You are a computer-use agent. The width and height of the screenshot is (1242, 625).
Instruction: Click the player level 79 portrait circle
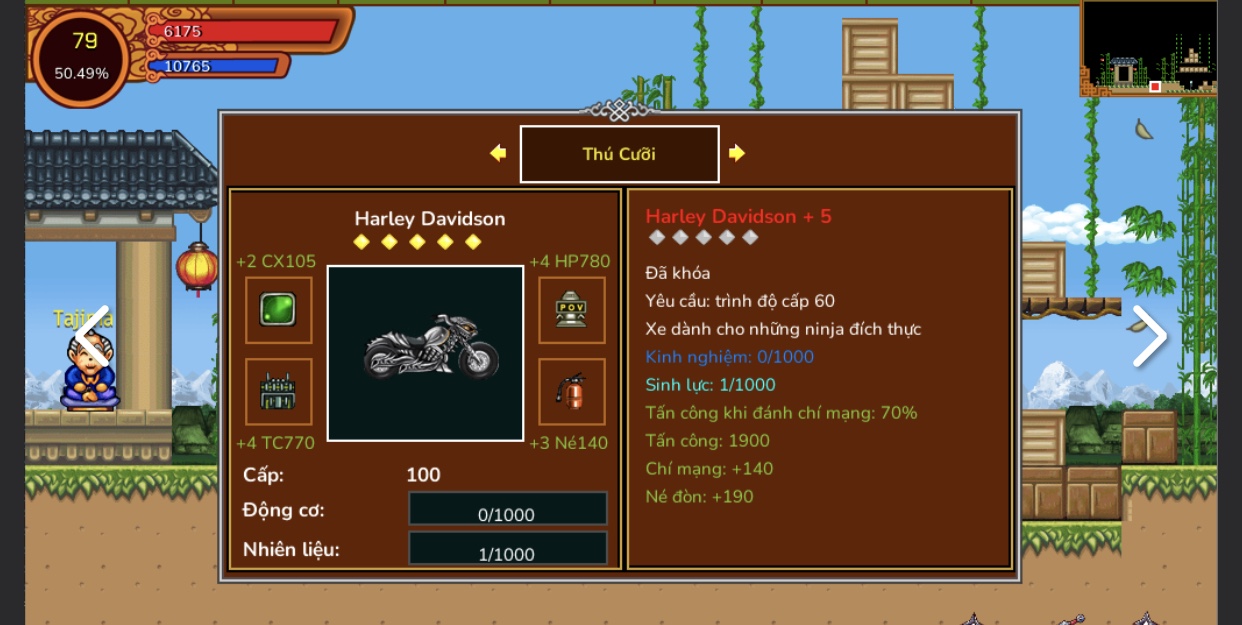click(81, 57)
